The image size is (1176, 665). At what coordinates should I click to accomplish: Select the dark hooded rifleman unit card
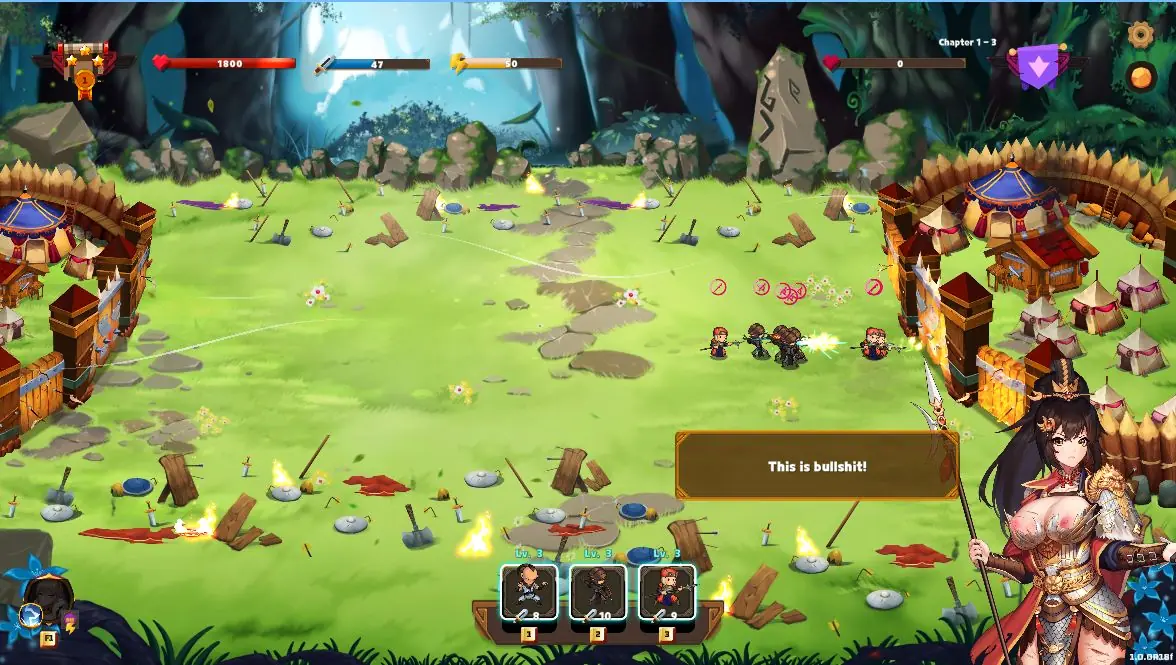[598, 593]
